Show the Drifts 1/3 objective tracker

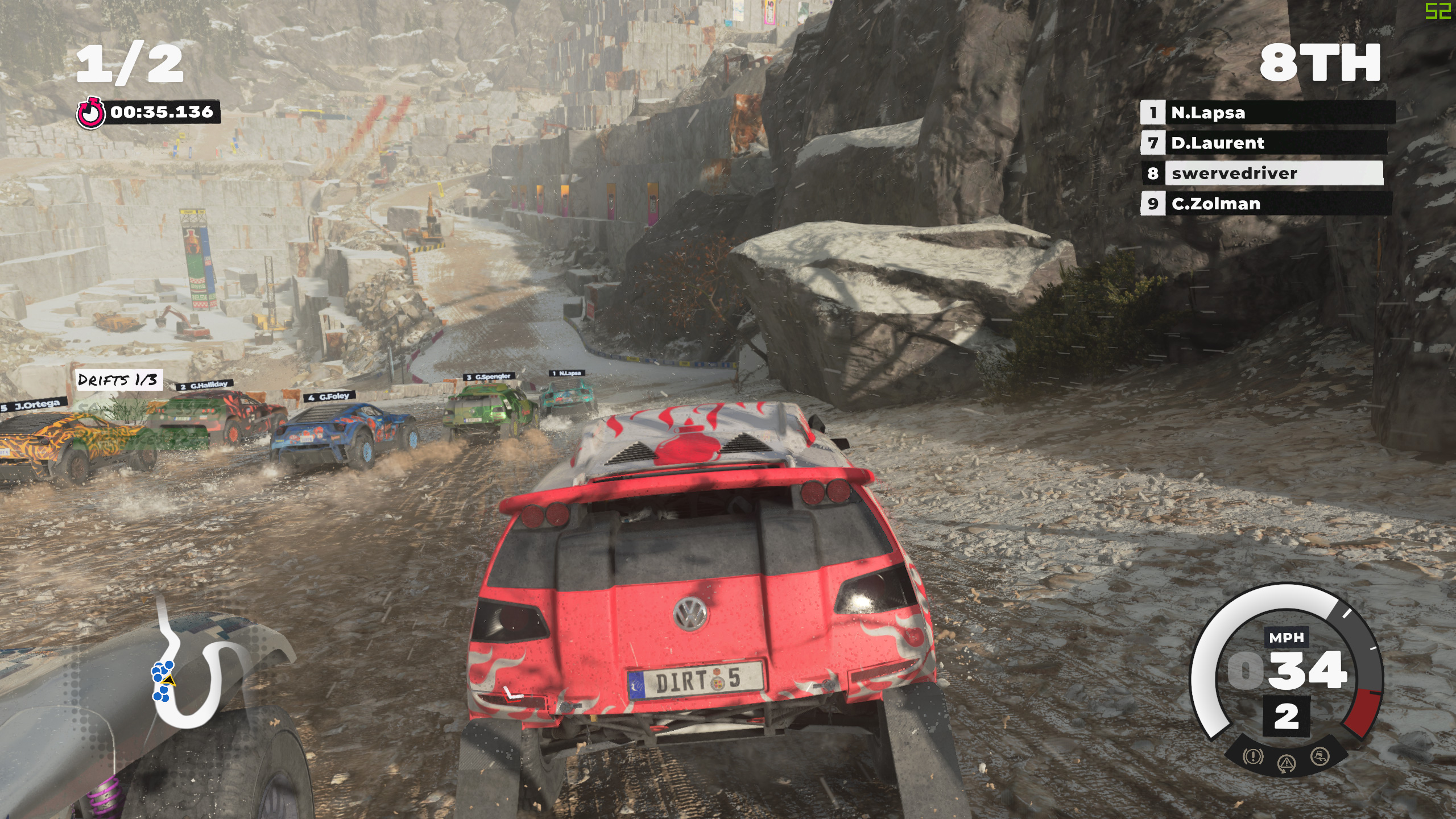point(118,379)
